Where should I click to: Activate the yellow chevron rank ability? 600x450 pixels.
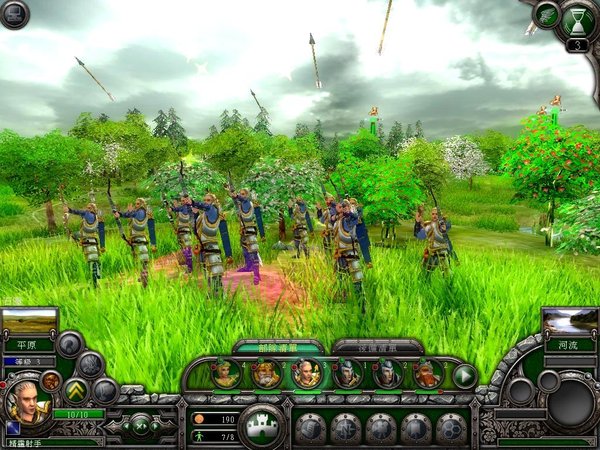77,389
